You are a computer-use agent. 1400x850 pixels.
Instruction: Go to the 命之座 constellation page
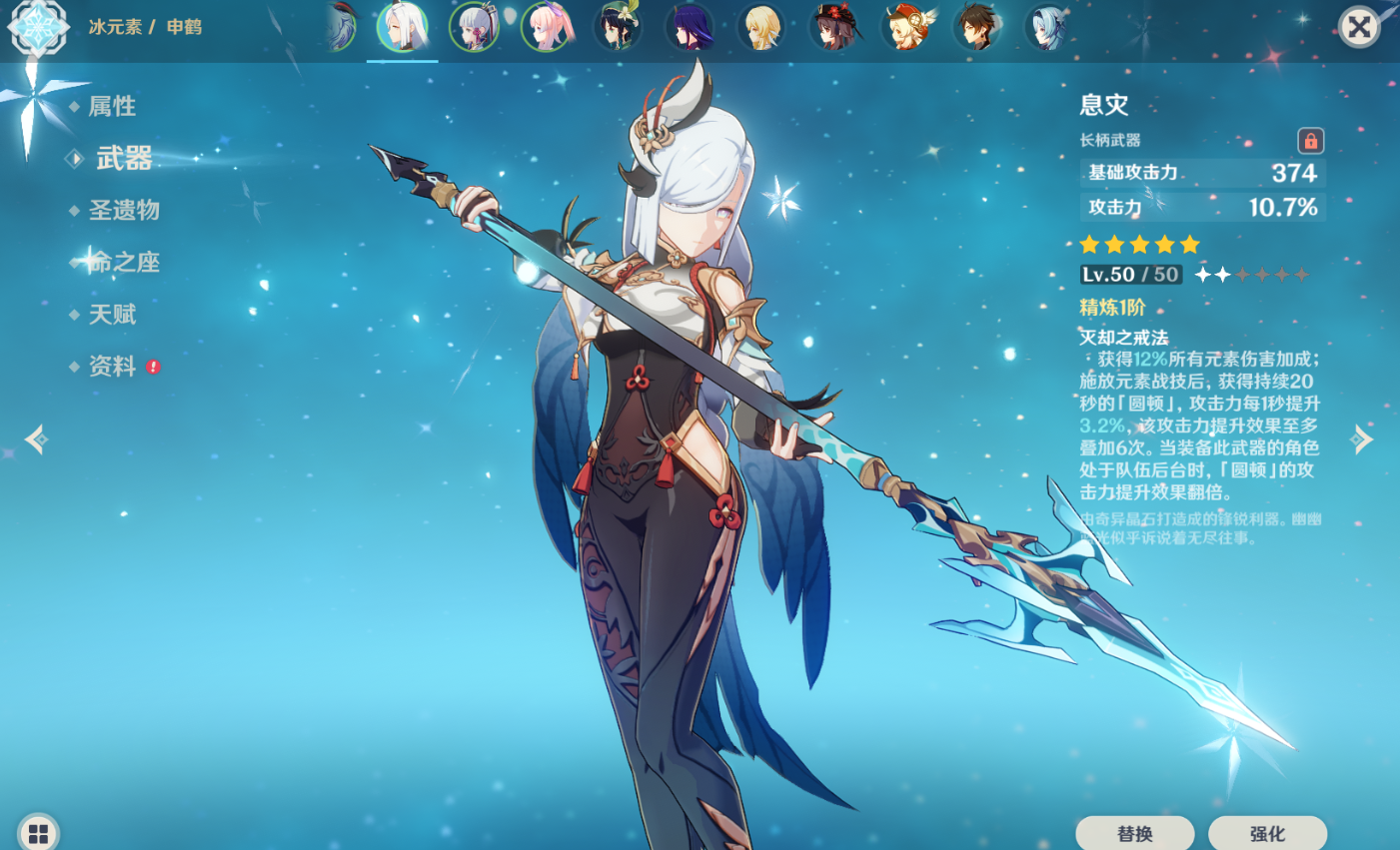tap(124, 263)
